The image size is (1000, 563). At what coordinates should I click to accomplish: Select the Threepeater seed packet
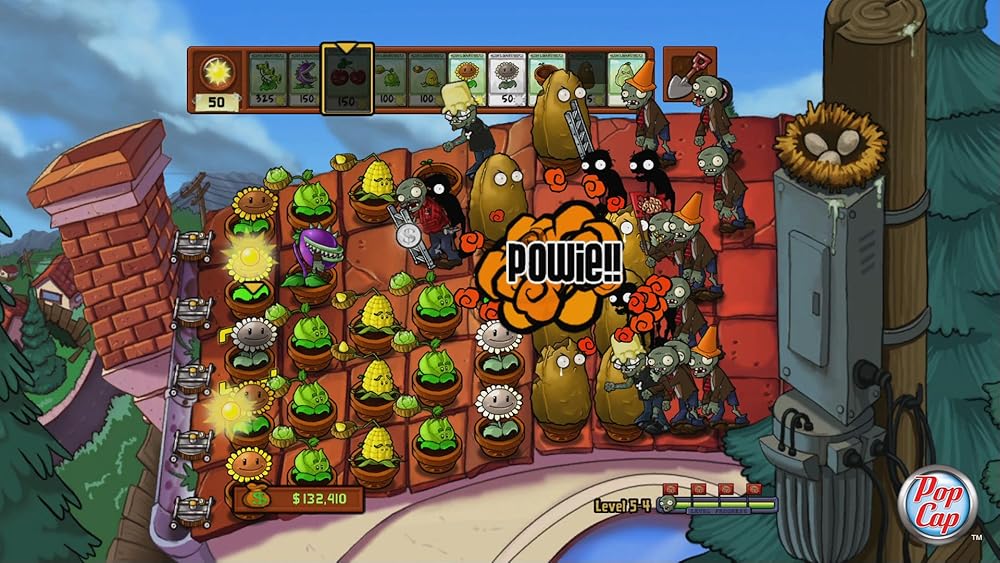(267, 80)
